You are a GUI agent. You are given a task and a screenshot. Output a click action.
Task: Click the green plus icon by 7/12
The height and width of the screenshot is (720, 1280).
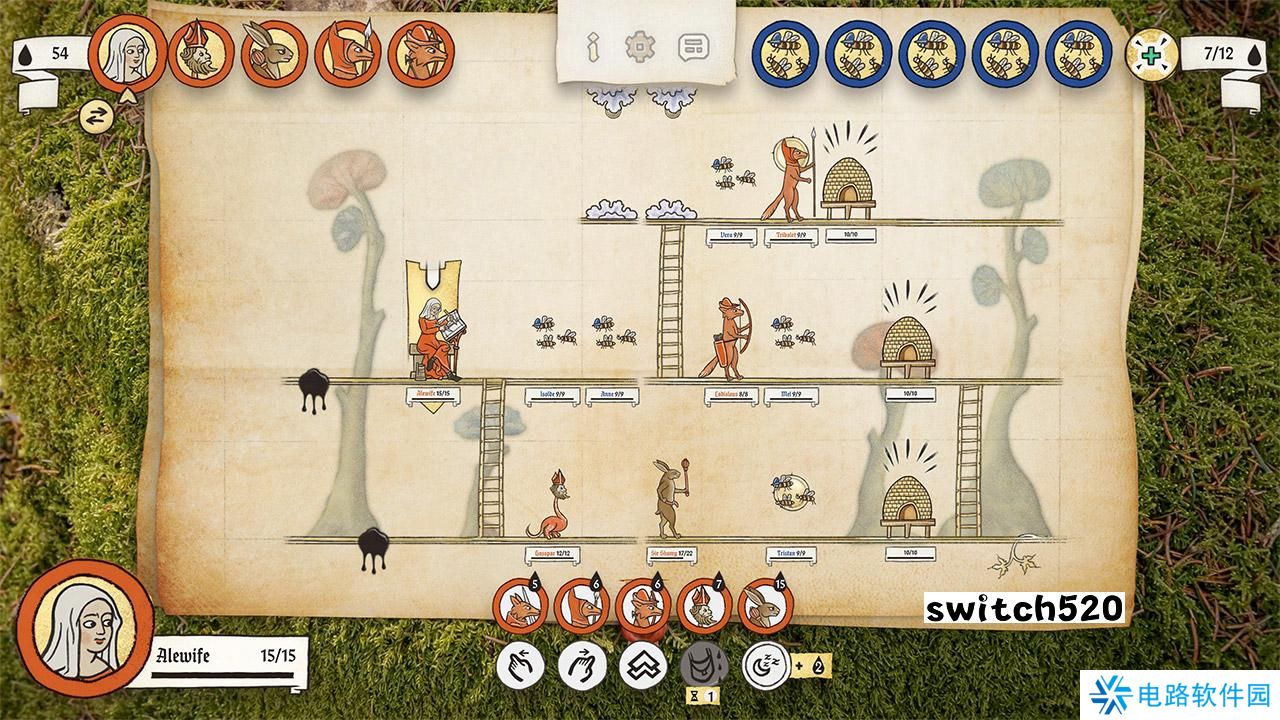(x=1153, y=55)
